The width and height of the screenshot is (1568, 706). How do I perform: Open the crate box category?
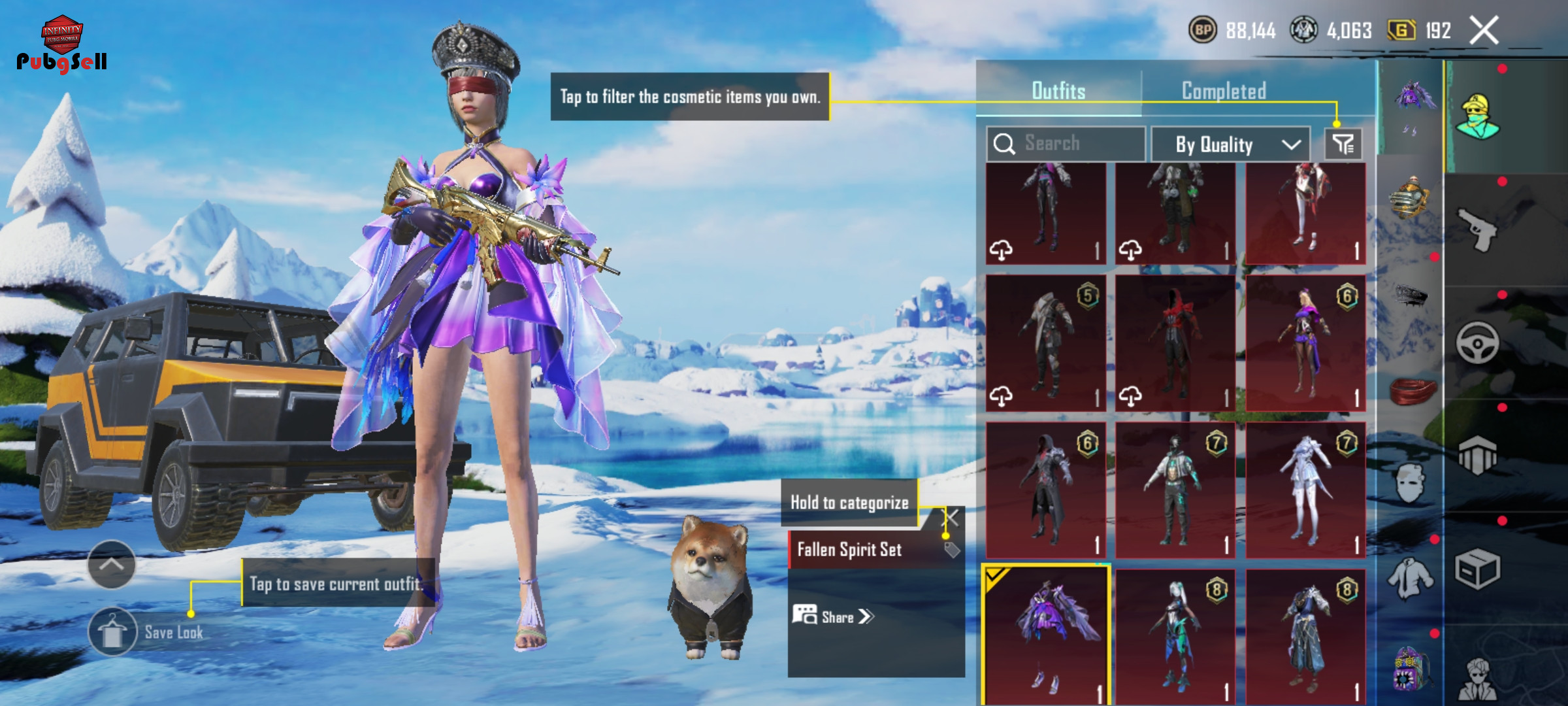(1478, 569)
